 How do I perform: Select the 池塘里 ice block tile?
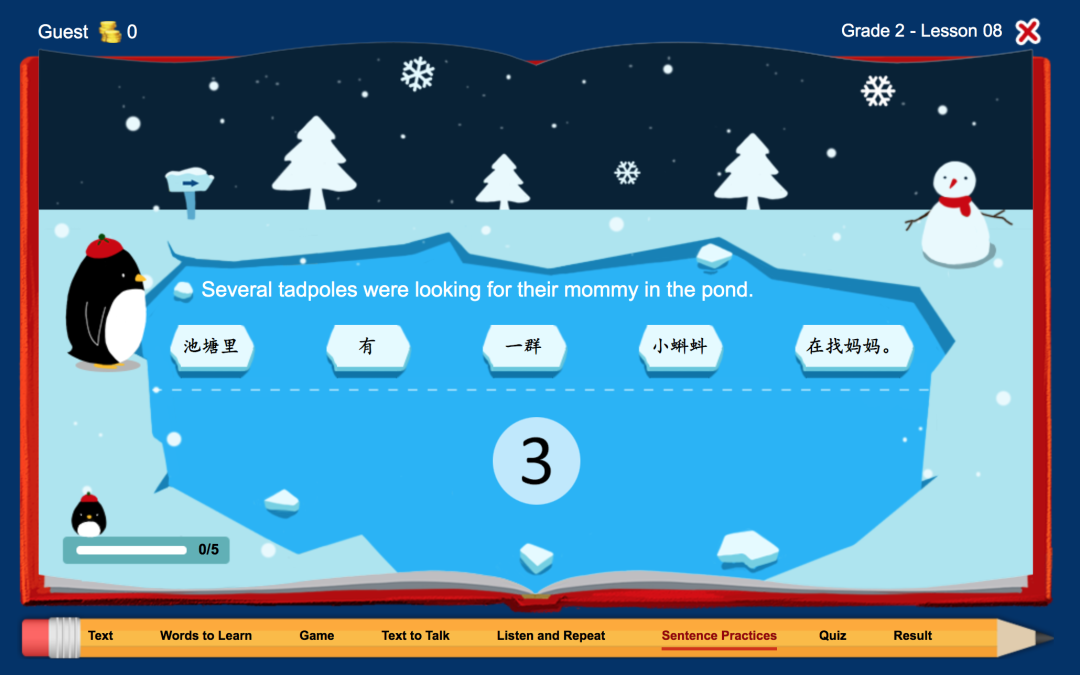[x=211, y=347]
